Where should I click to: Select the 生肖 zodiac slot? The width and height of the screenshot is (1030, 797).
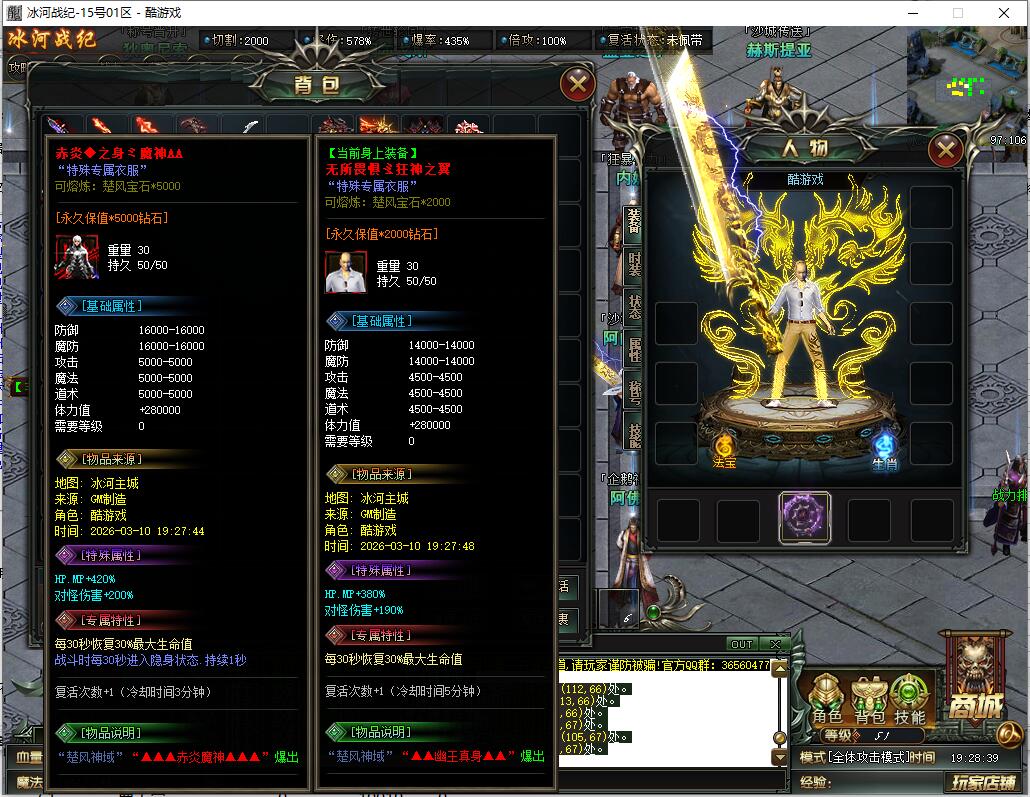884,446
